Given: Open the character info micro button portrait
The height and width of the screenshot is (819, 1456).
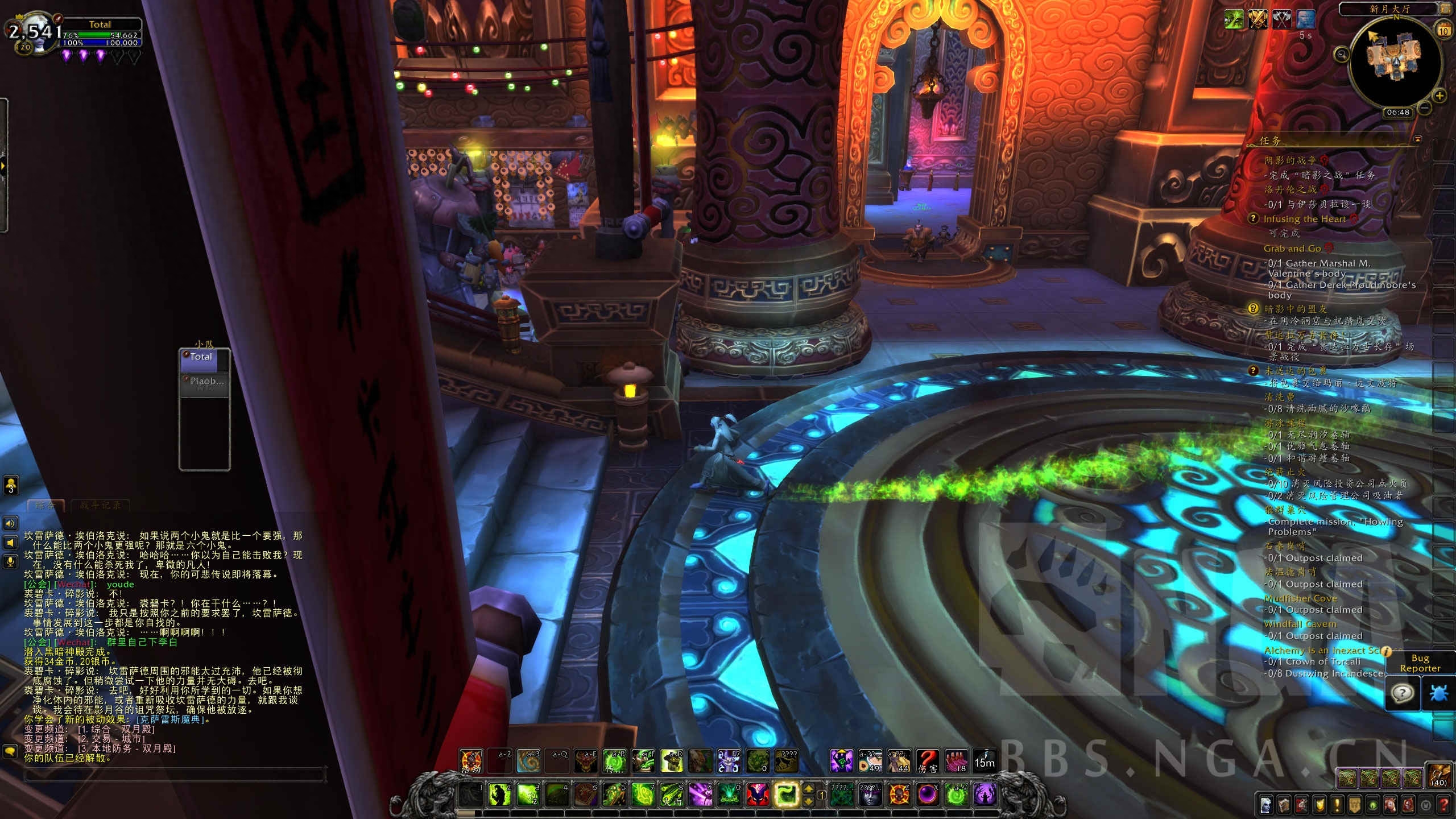Looking at the screenshot, I should (x=1266, y=805).
